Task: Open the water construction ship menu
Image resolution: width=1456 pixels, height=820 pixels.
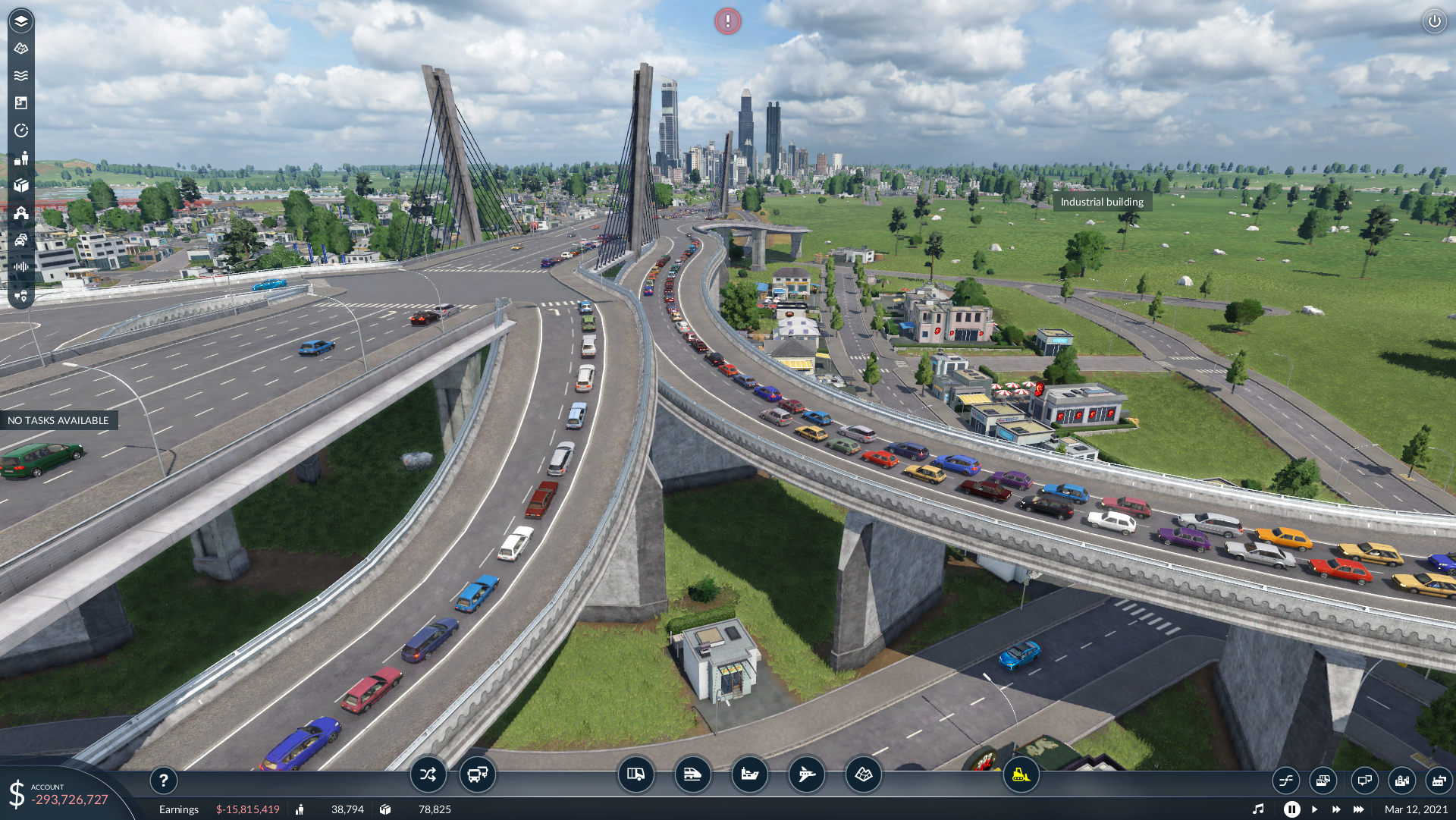Action: click(749, 774)
